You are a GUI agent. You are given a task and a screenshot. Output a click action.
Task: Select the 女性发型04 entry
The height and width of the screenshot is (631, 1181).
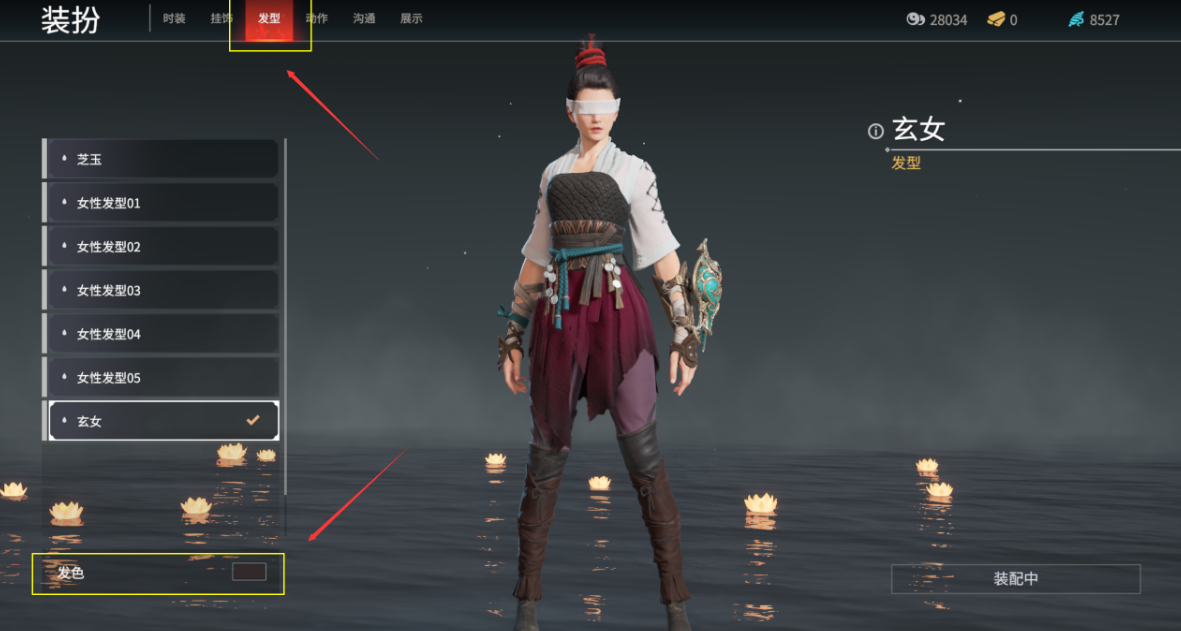(162, 334)
